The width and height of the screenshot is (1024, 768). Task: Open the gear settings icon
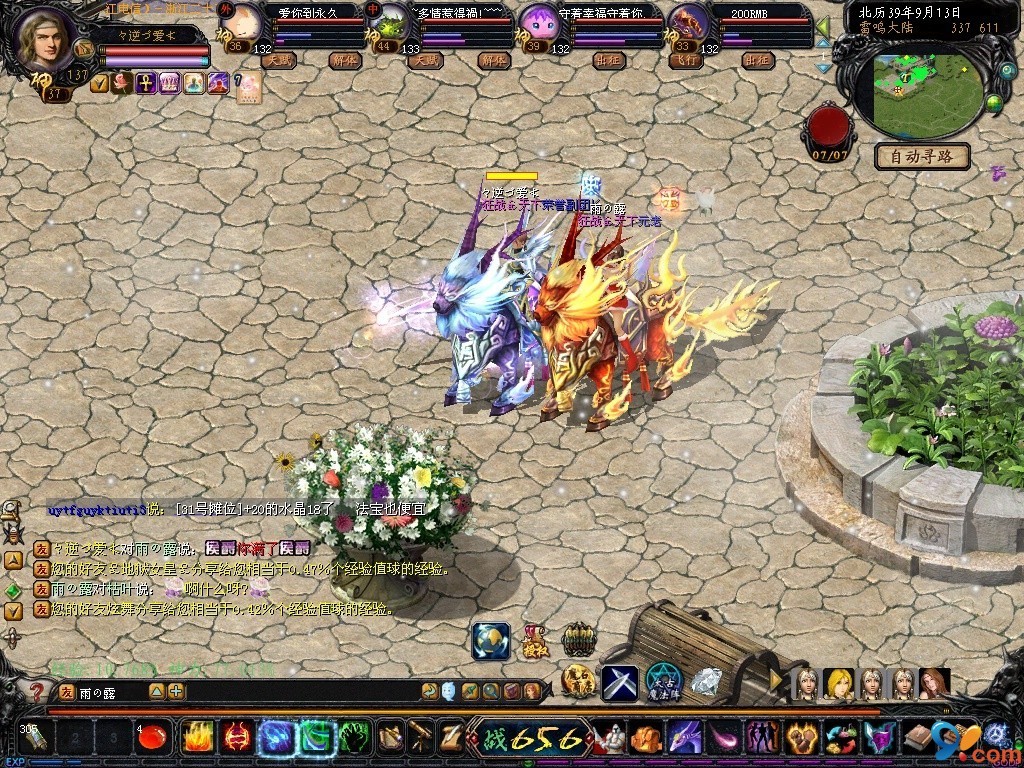(996, 733)
